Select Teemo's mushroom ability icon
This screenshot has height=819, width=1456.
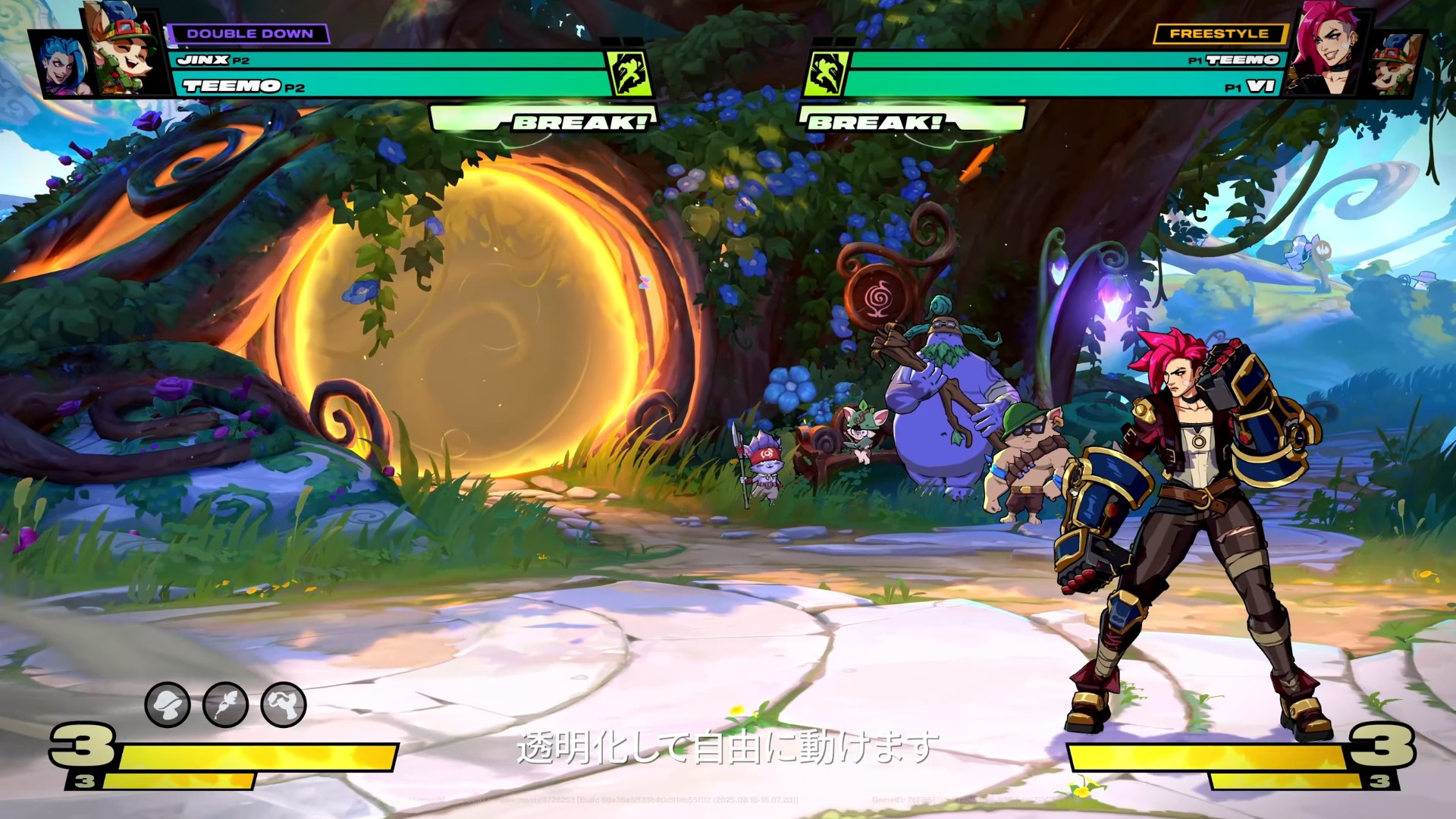pos(168,704)
